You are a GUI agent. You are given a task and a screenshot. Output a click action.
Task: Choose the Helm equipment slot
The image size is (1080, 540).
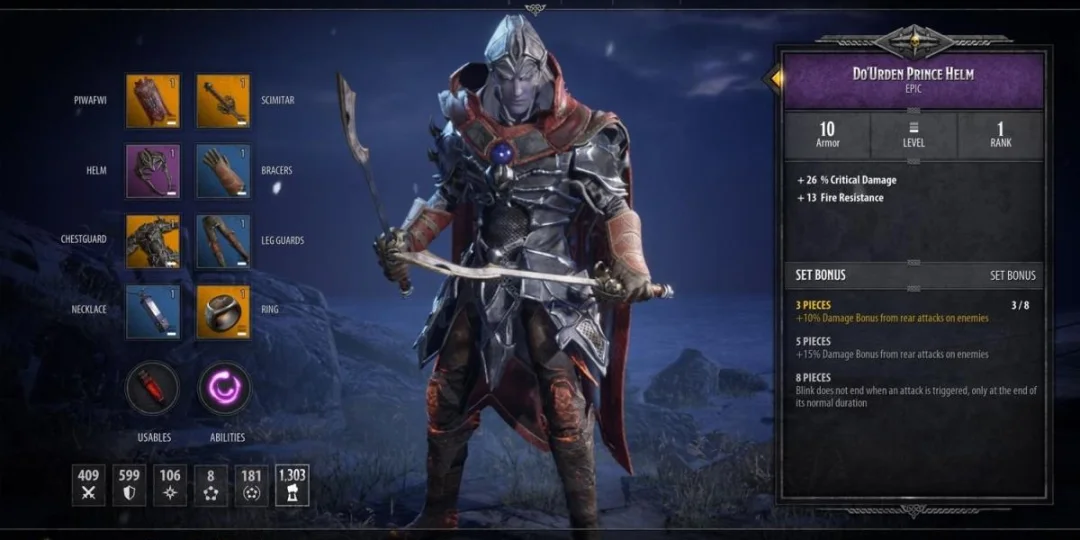coord(152,170)
